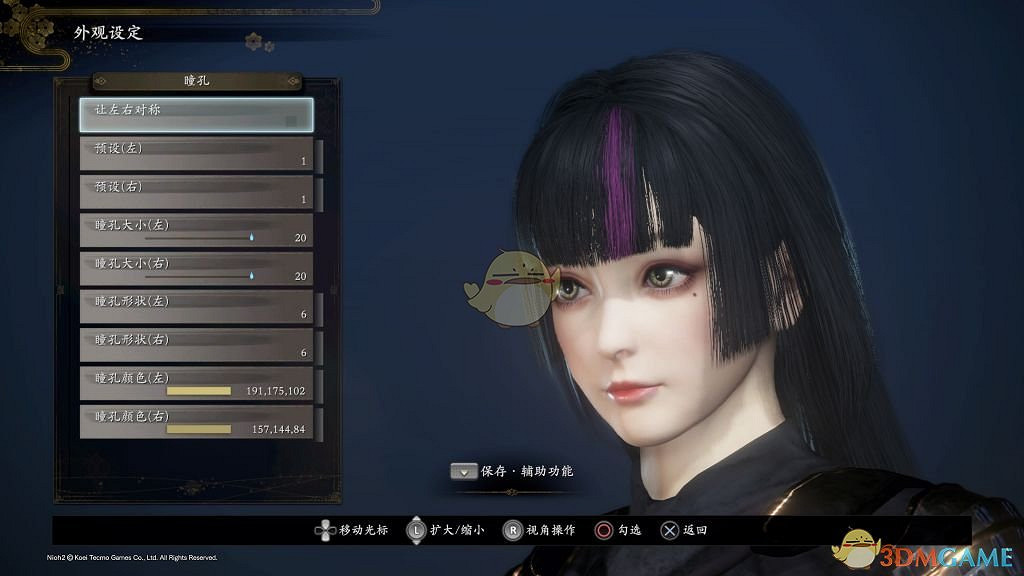Open the 瞳孔颜色(右) color setting
1024x576 pixels.
click(x=196, y=422)
